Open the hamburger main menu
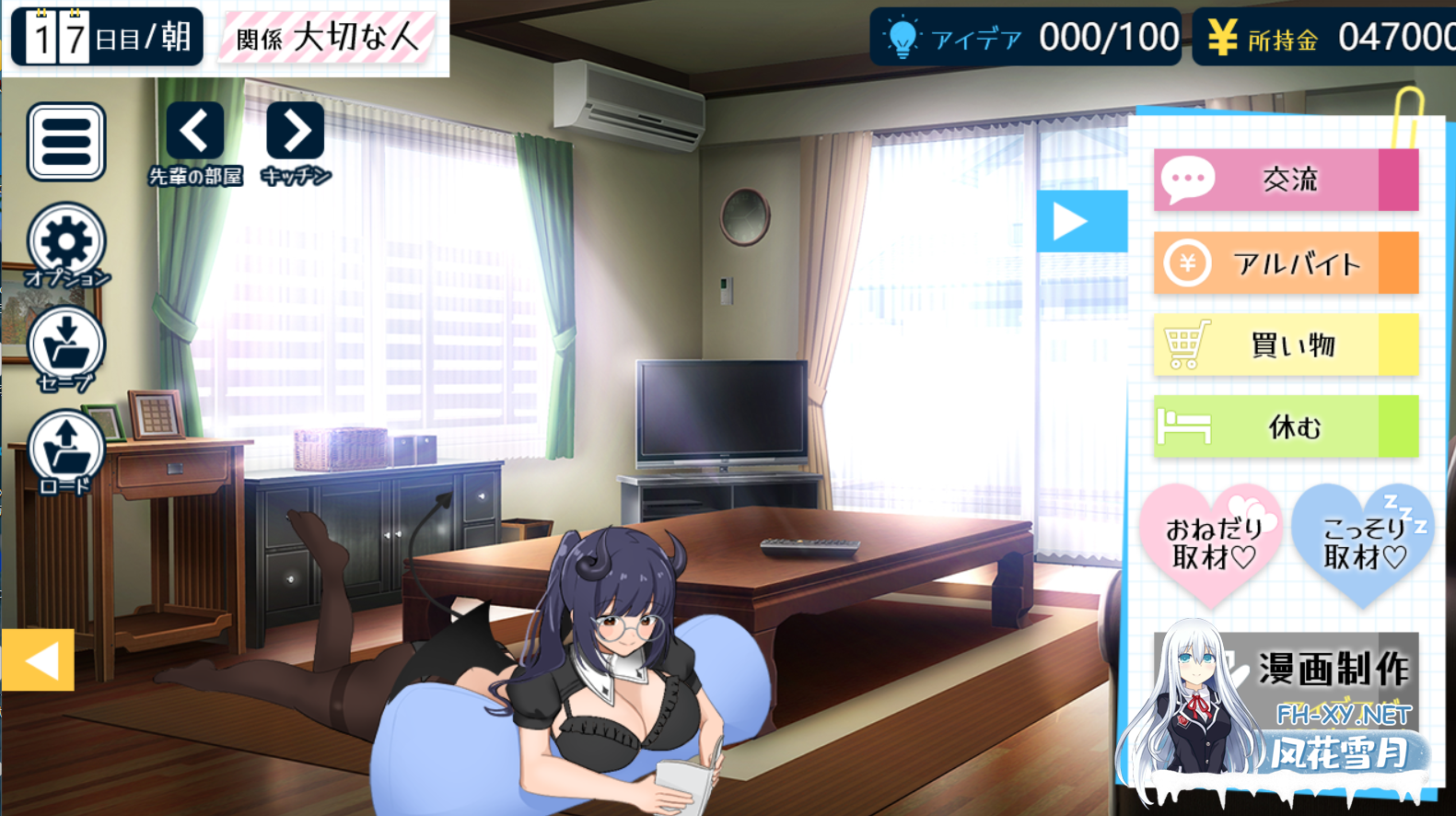1456x816 pixels. click(66, 141)
